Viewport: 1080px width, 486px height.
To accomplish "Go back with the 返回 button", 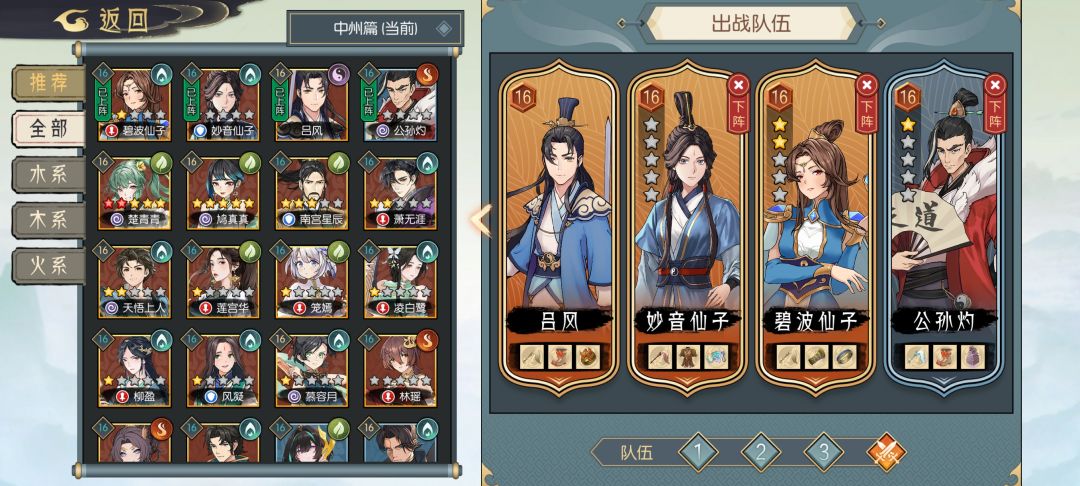I will [103, 21].
